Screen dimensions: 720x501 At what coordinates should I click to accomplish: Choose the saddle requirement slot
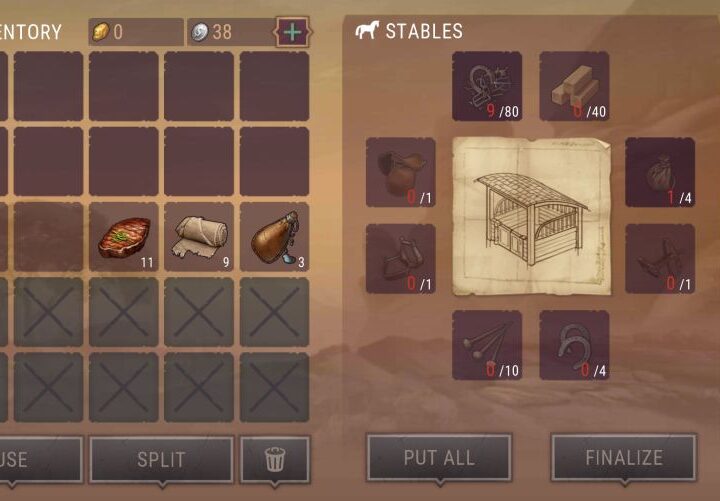(400, 172)
